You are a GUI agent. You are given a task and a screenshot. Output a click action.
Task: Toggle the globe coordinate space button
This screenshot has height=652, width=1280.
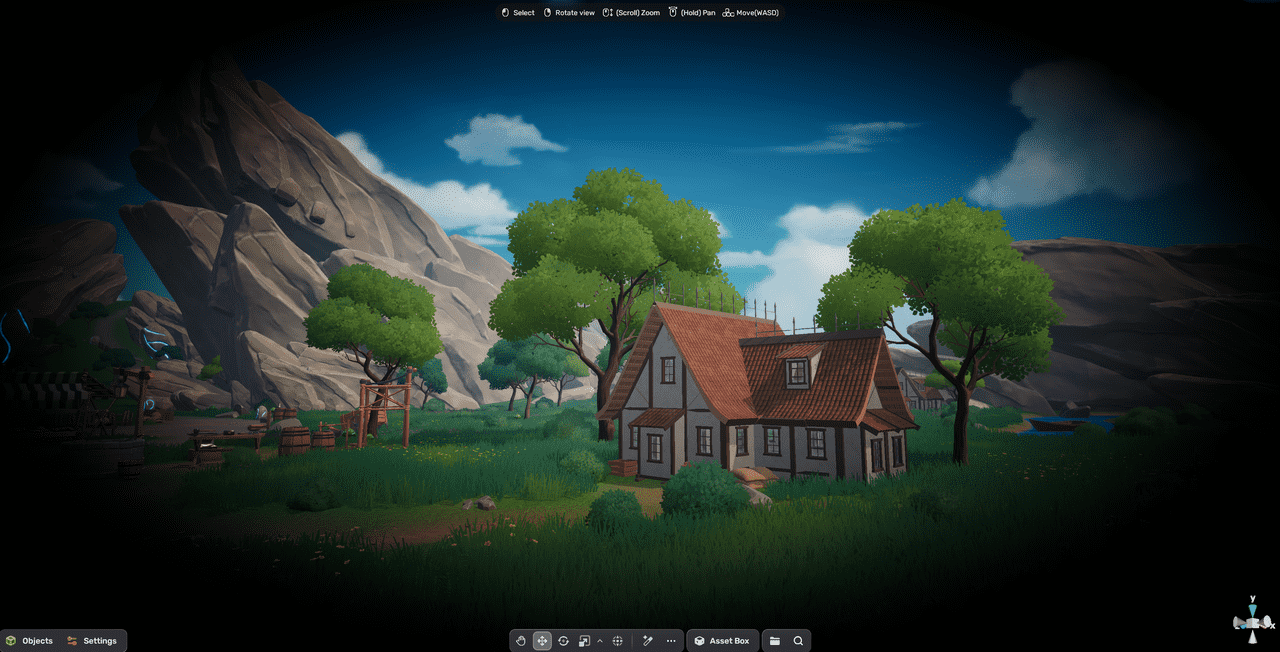(618, 641)
